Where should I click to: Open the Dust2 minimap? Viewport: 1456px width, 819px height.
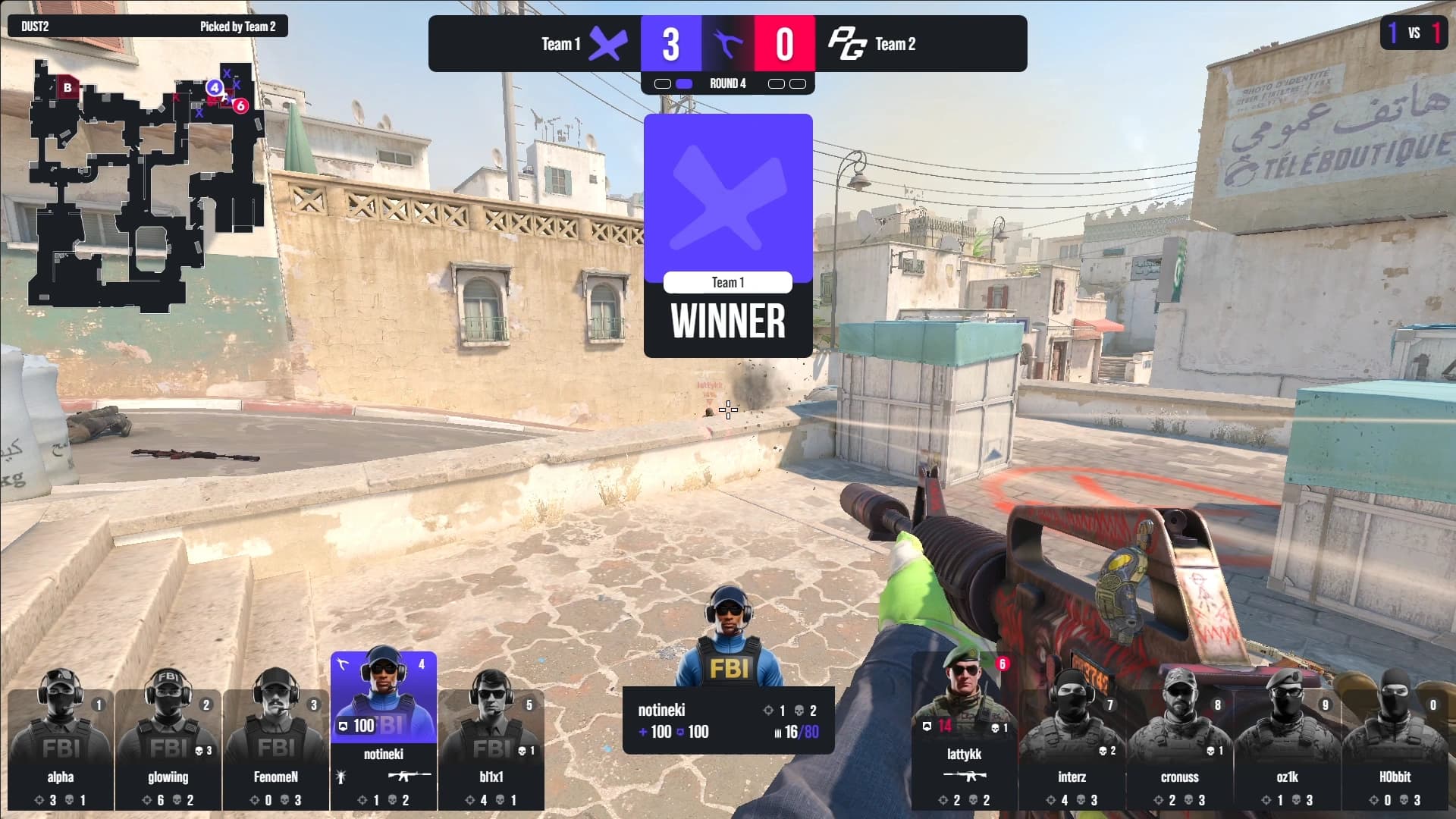[144, 190]
